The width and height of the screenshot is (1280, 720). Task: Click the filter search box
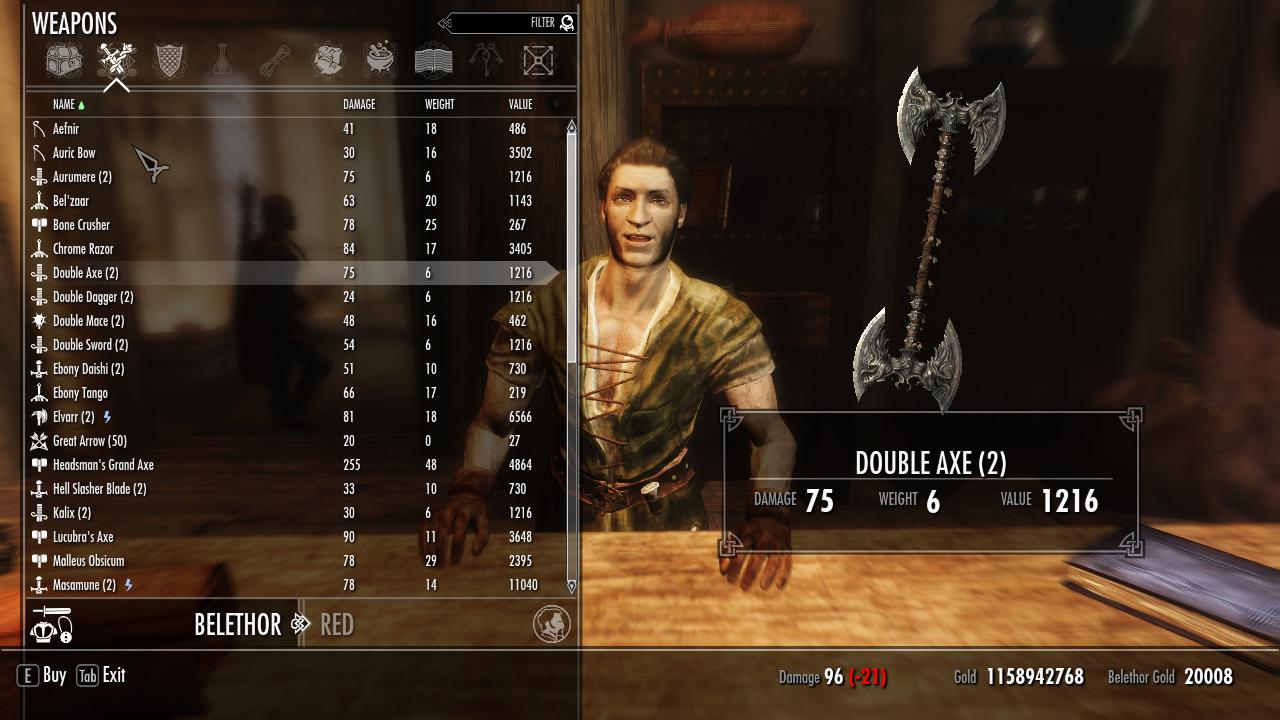(510, 23)
